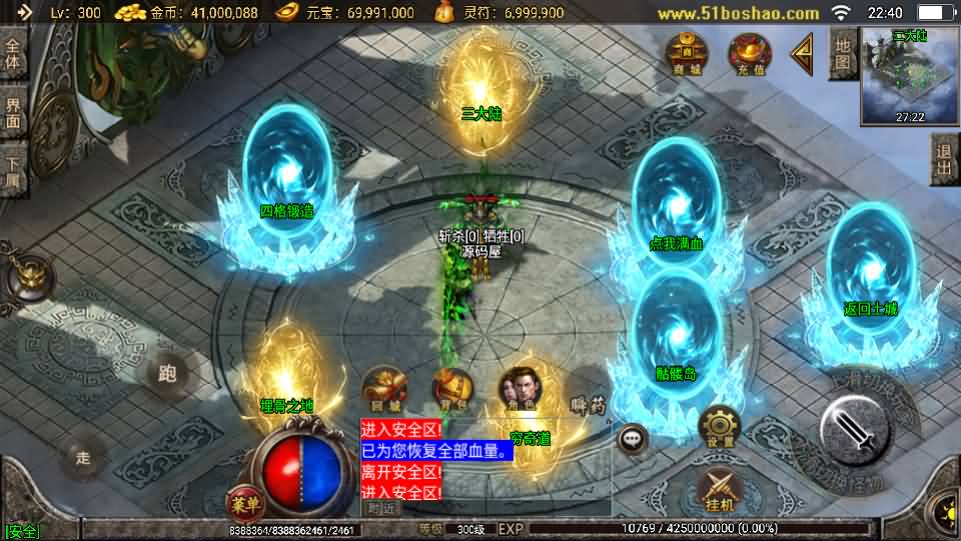Open the 地图 map button
961x541 pixels.
[x=842, y=54]
